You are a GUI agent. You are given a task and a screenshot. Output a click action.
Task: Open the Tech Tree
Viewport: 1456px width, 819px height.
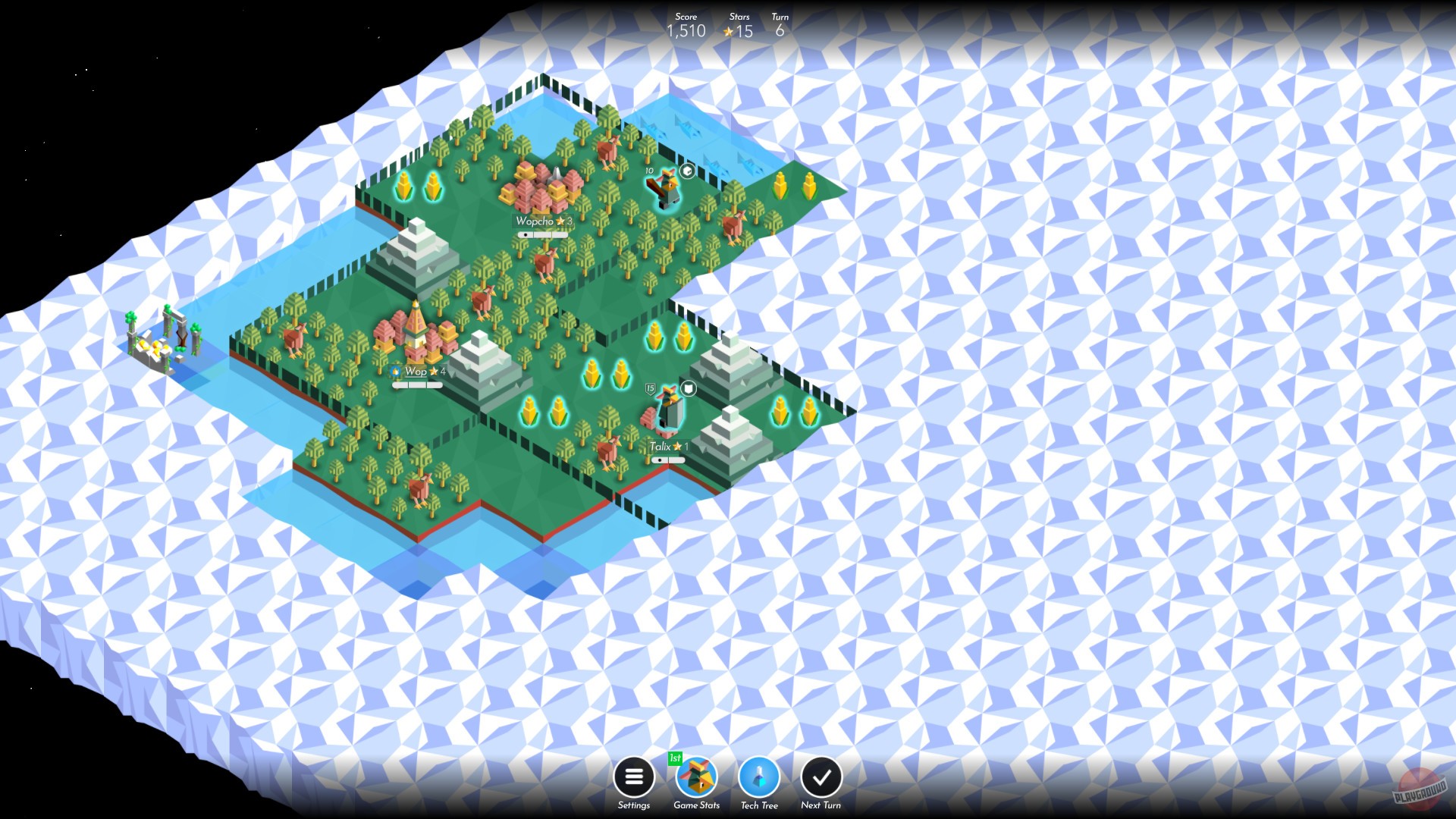(x=759, y=777)
